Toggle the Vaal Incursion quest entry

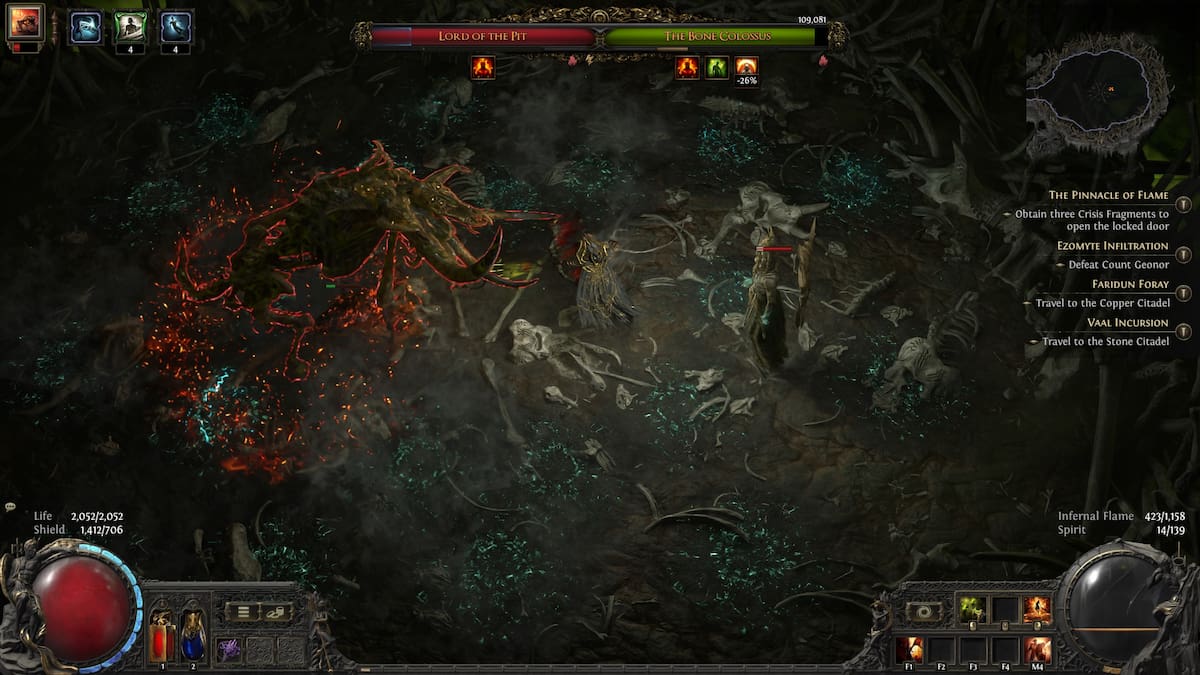1183,332
